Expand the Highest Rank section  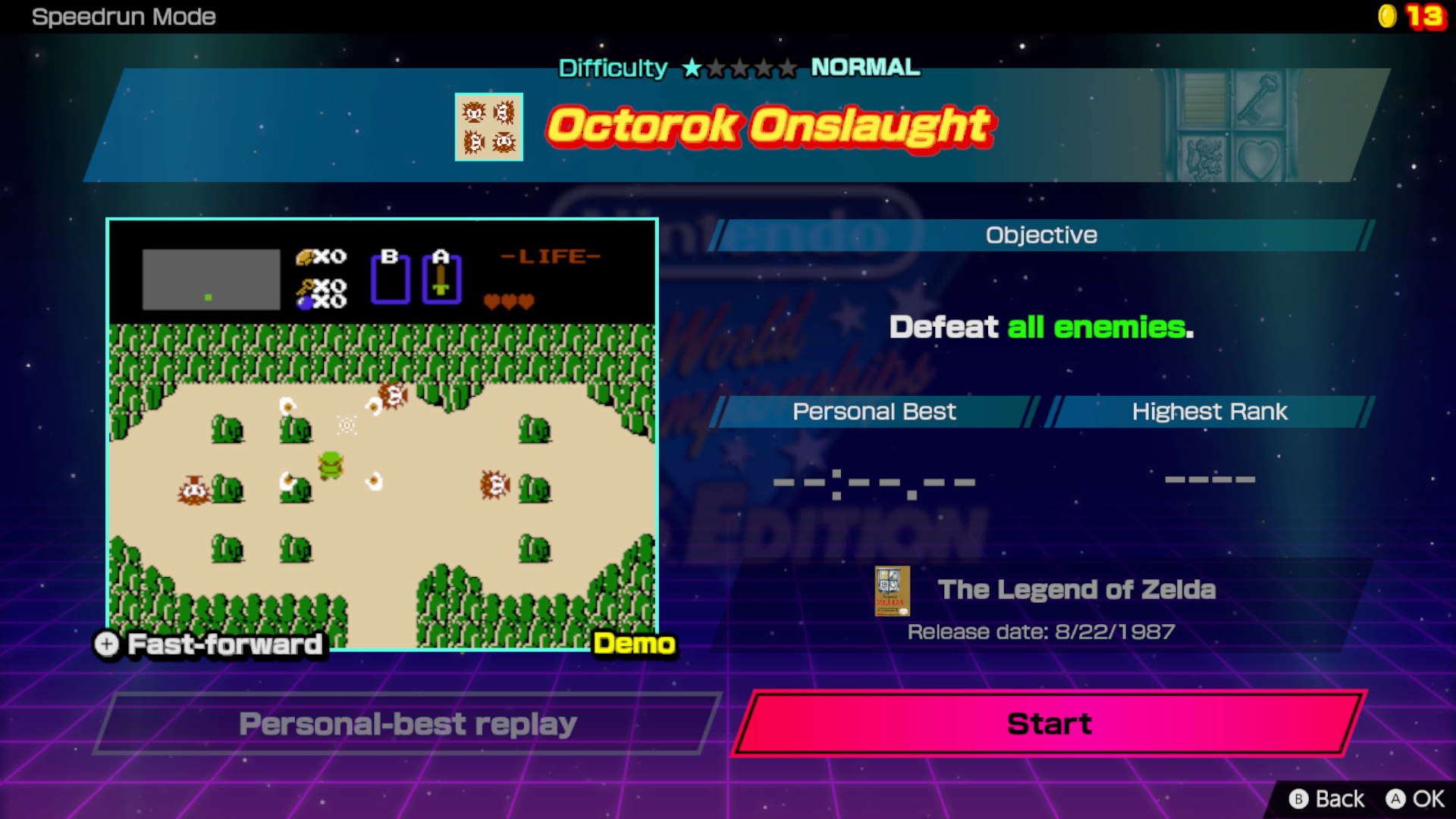[1209, 412]
